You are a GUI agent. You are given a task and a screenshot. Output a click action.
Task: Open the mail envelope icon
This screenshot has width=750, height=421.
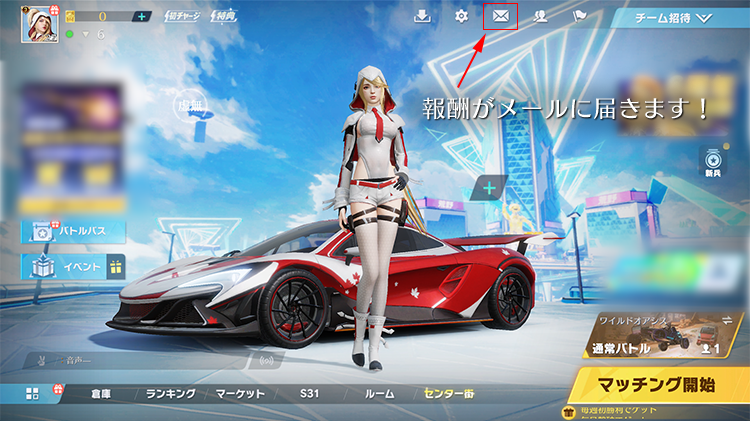pos(500,16)
